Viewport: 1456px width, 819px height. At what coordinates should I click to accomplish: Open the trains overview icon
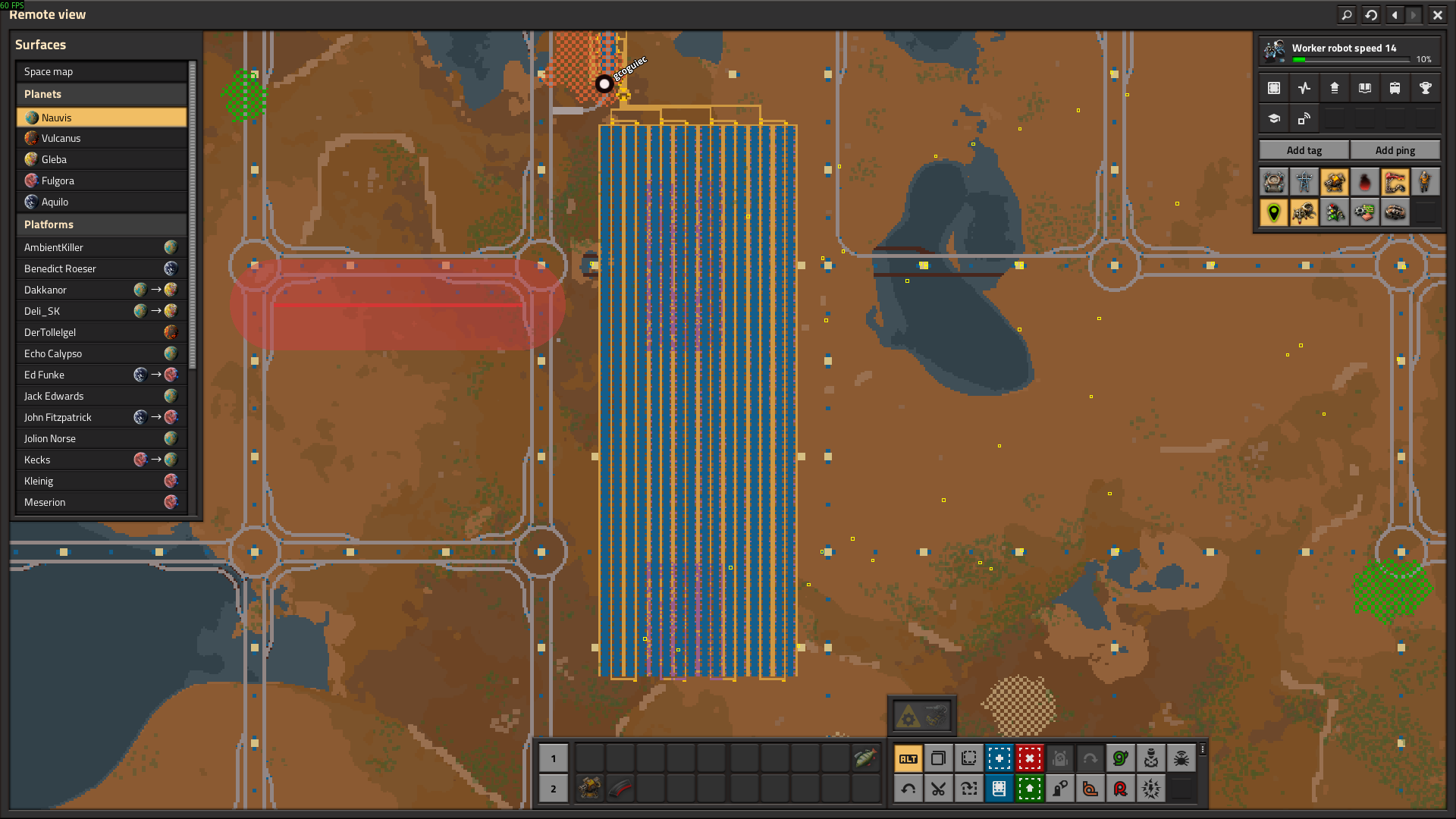(1395, 88)
